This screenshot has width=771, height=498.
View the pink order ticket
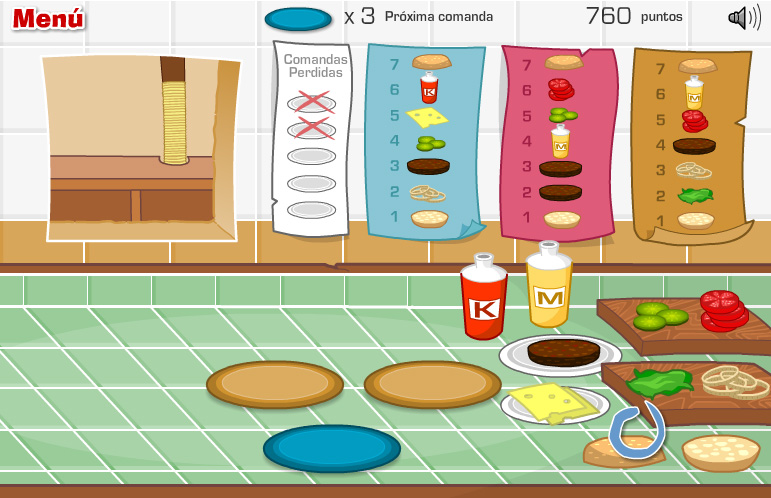(560, 140)
